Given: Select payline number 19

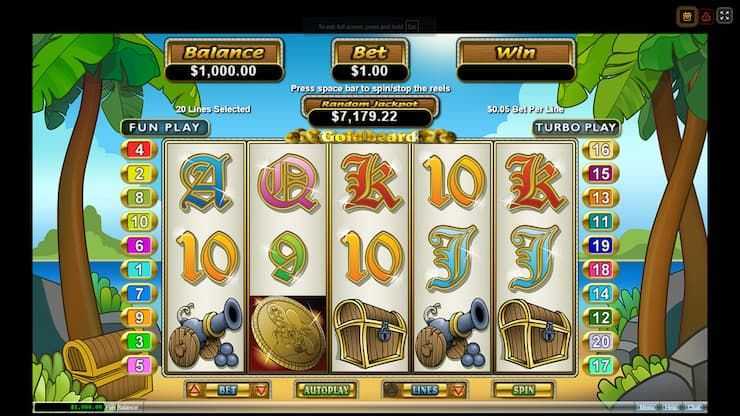Looking at the screenshot, I should coord(601,246).
